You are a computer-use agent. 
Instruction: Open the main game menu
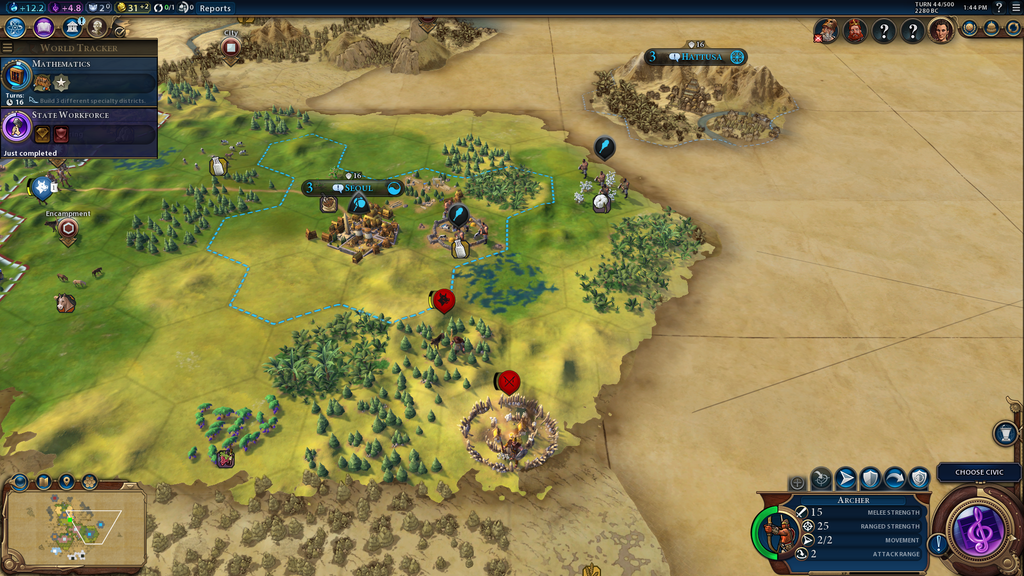coord(1014,8)
